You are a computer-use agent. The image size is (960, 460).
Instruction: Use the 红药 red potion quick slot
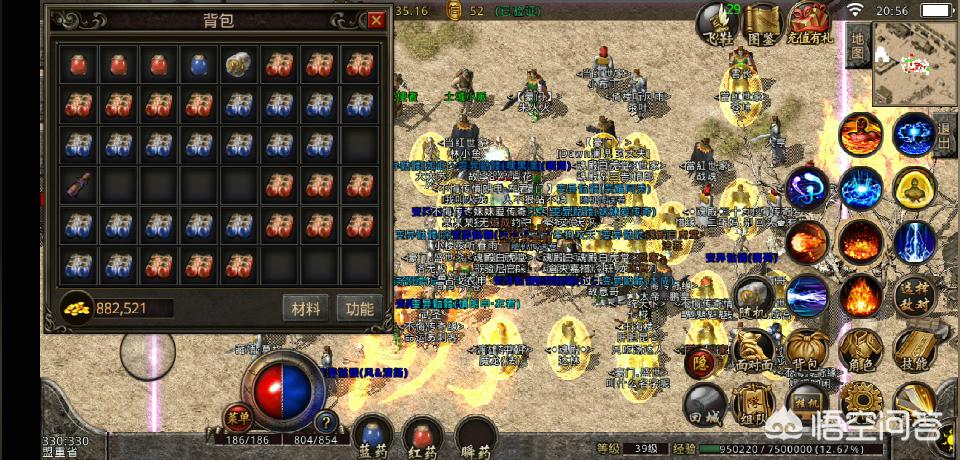pos(424,436)
